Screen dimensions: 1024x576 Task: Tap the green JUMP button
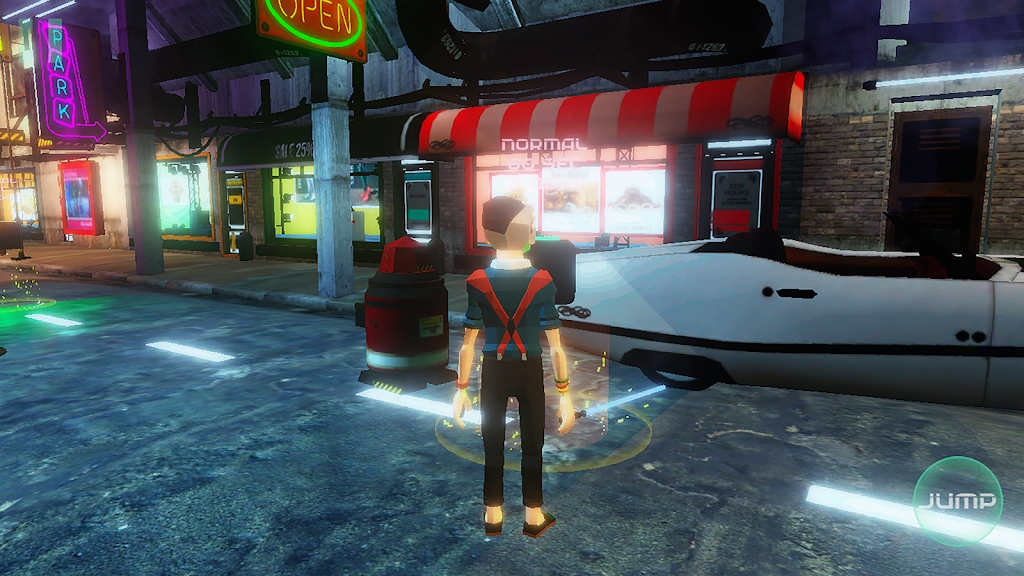(957, 500)
